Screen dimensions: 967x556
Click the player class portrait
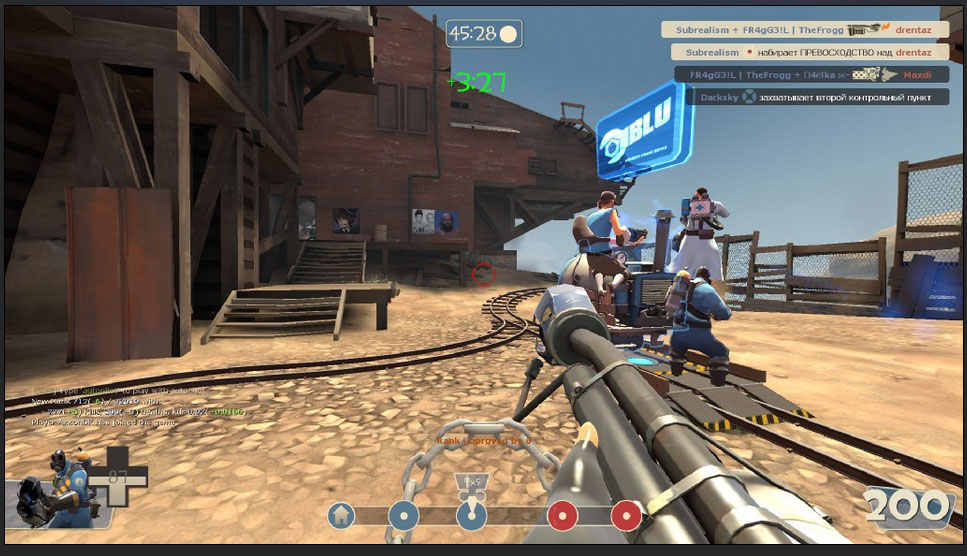point(50,490)
